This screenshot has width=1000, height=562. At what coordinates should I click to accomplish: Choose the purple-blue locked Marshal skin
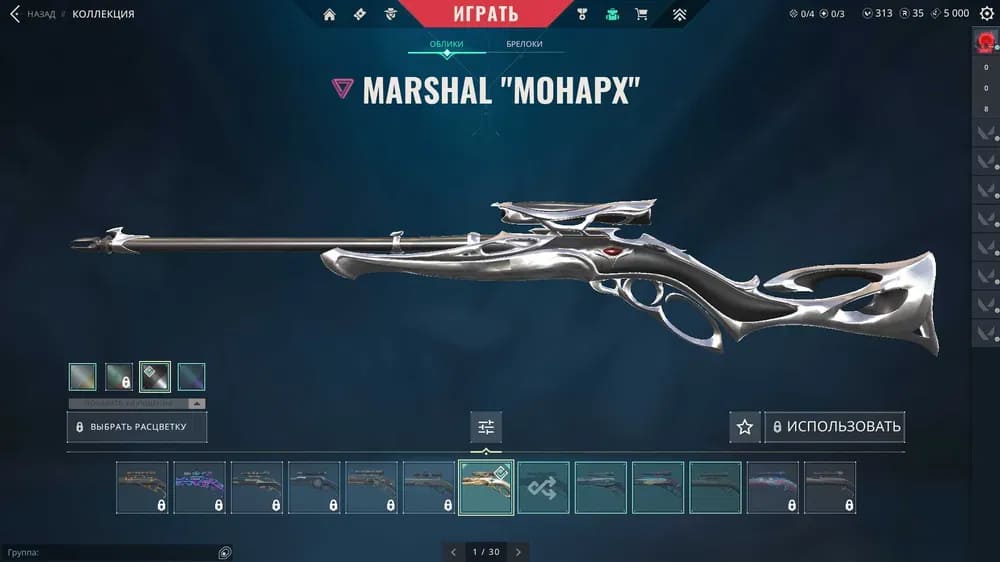[199, 487]
